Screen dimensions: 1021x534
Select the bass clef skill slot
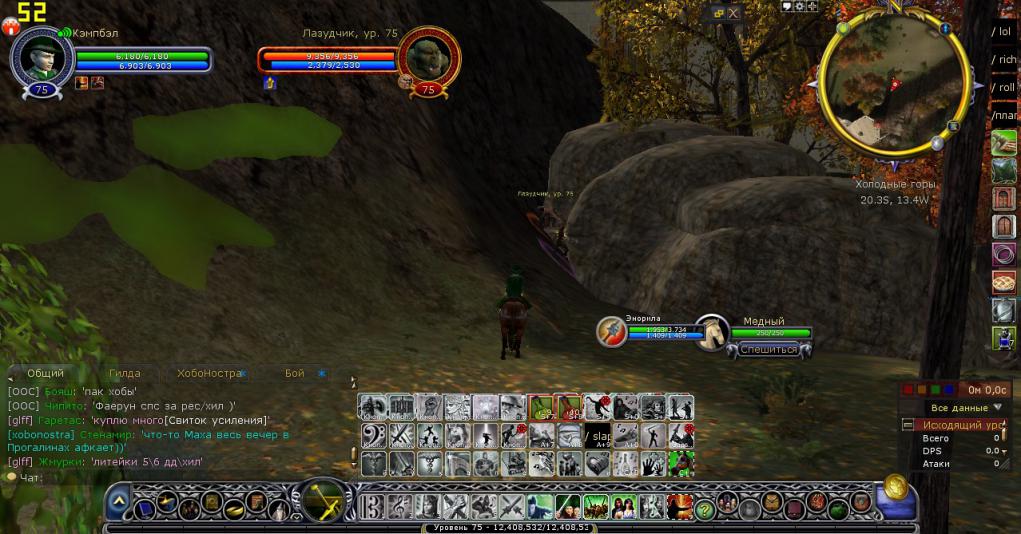point(373,435)
